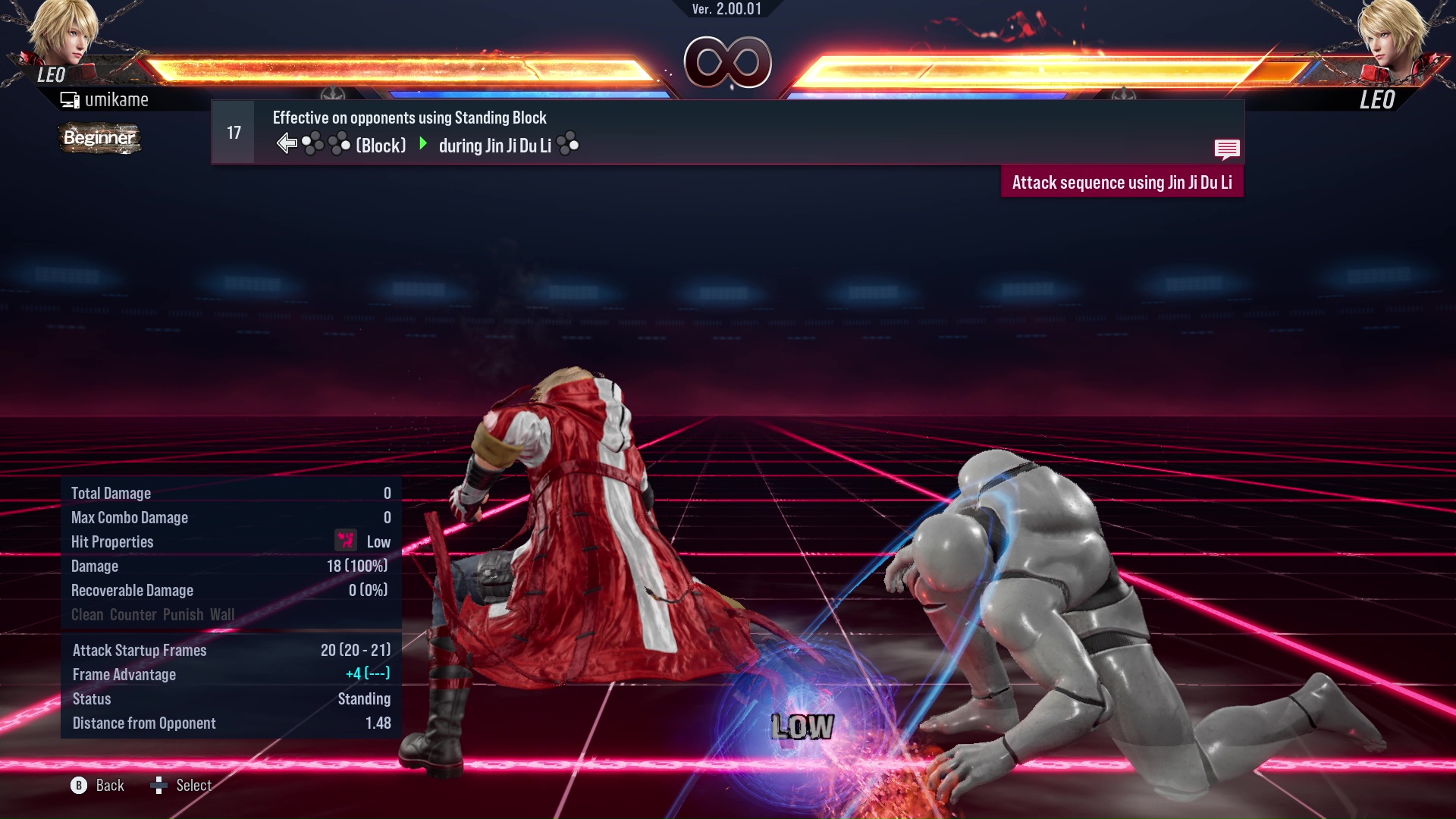Open the Beginner rank badge
1456x819 pixels.
tap(99, 138)
